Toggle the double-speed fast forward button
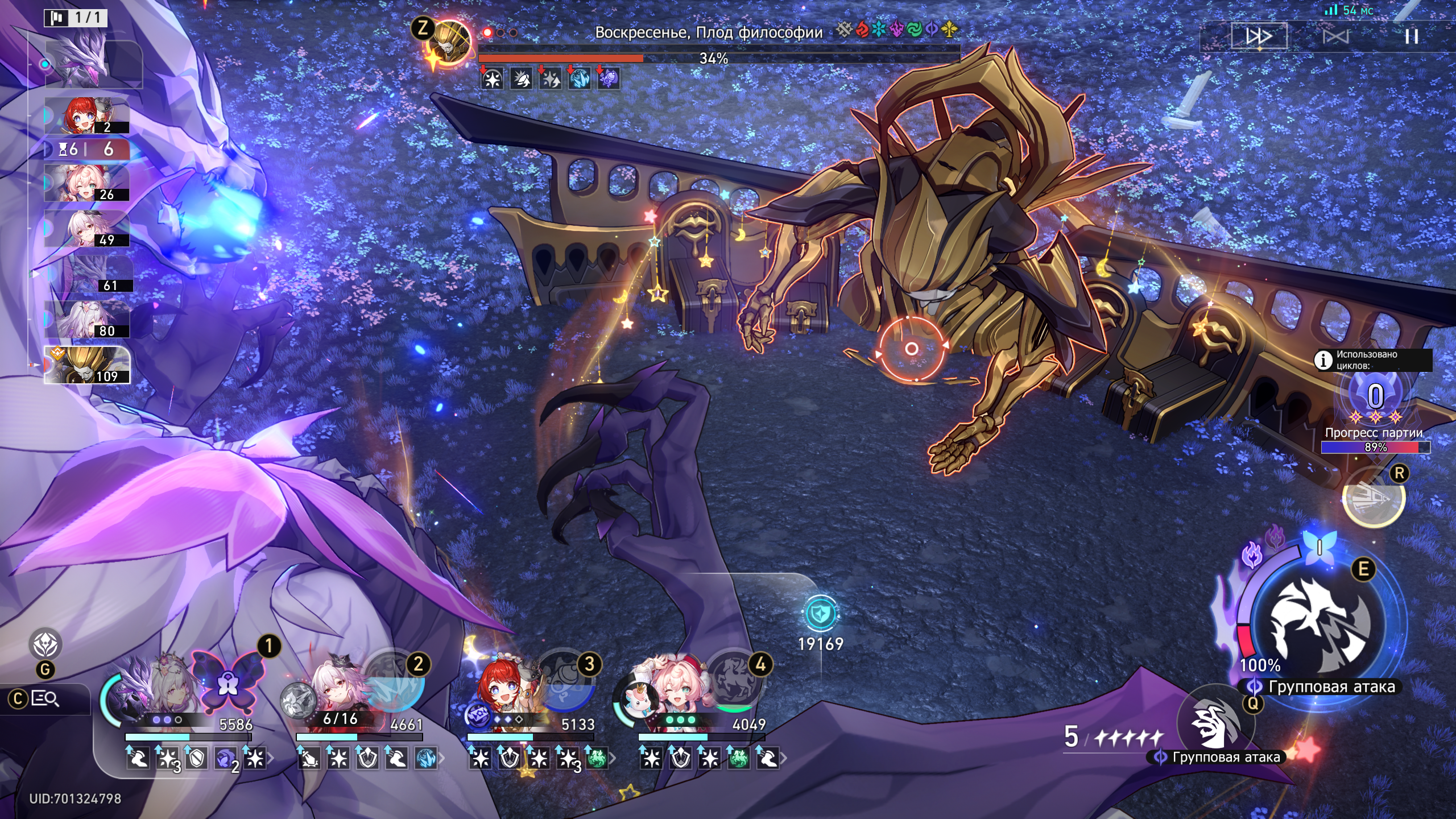 tap(1259, 37)
